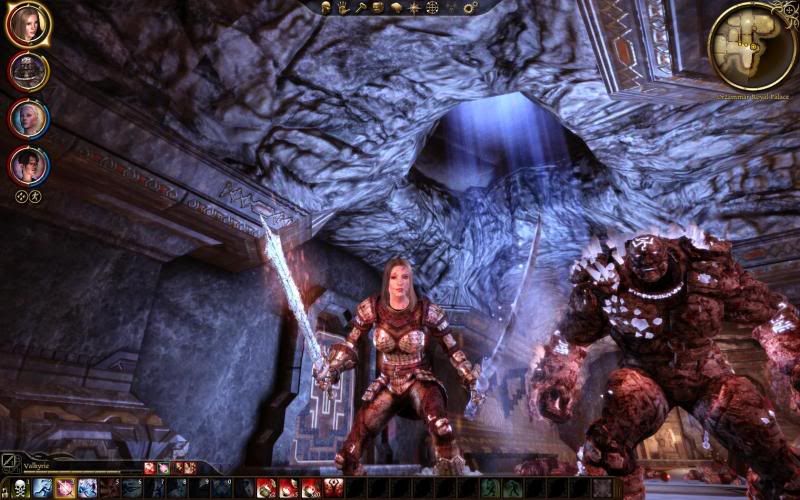Screen dimensions: 800x500
Task: Activate the red sigil quickbar ability
Action: (x=333, y=488)
